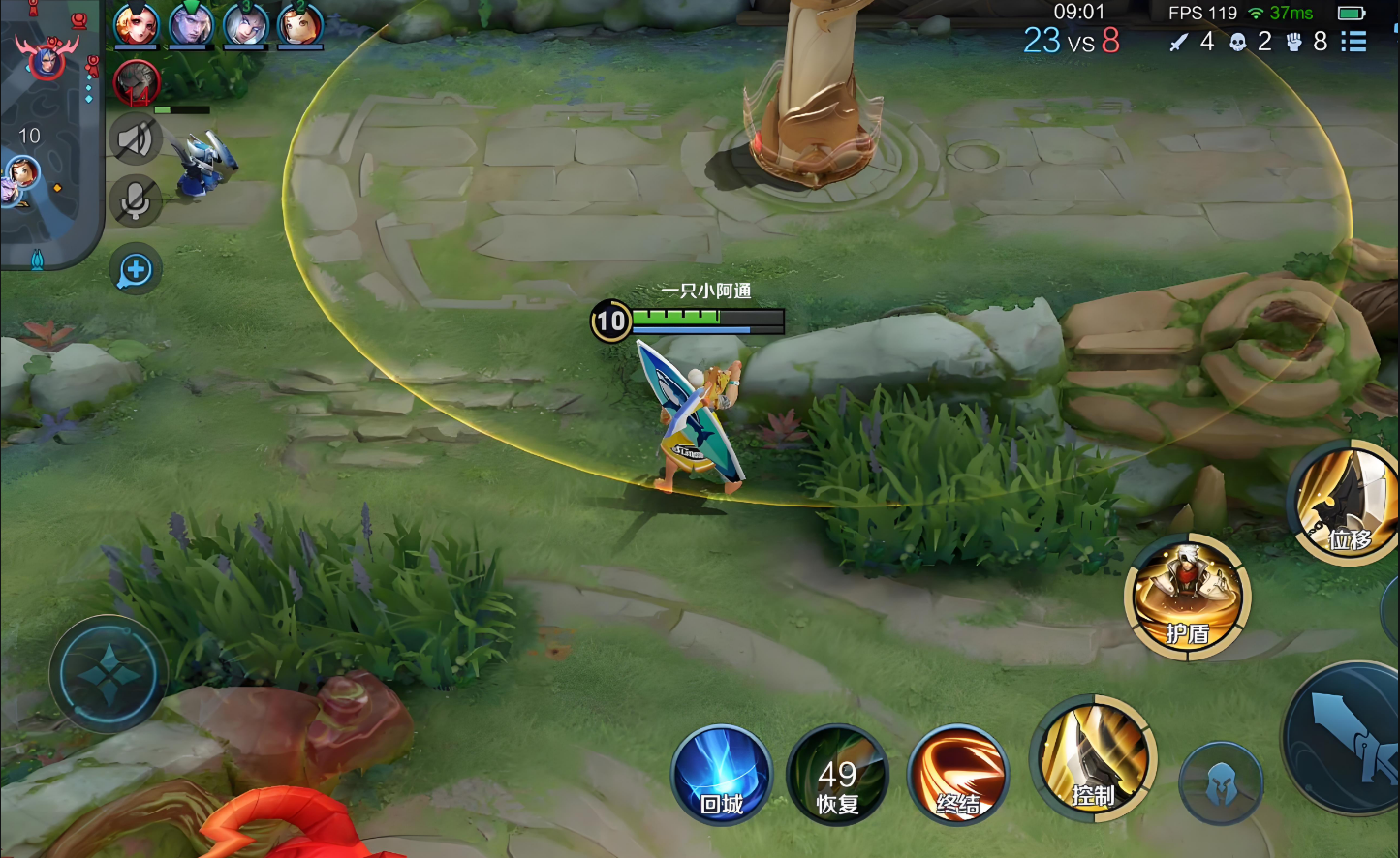
Task: Use the 位移 dash skill
Action: coord(1350,504)
